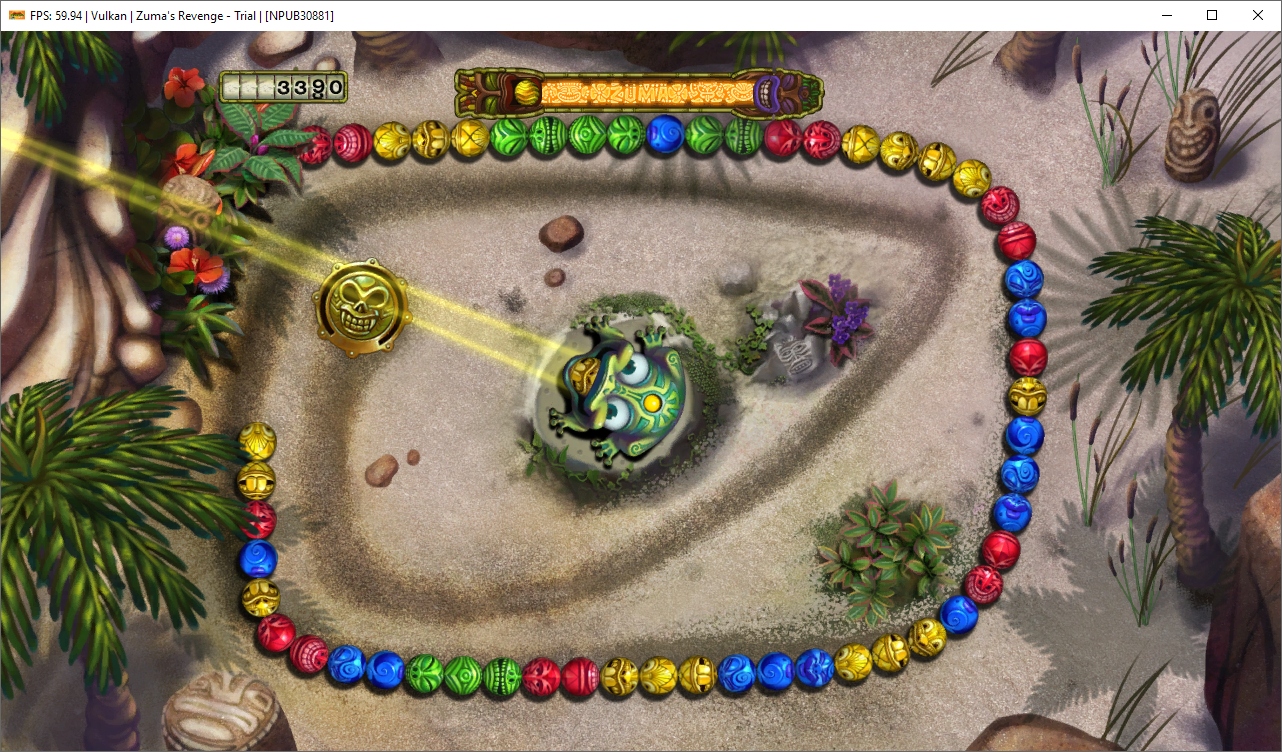Screen dimensions: 1282x752
Task: Minimize the Zuma's Revenge window
Action: (x=1166, y=15)
